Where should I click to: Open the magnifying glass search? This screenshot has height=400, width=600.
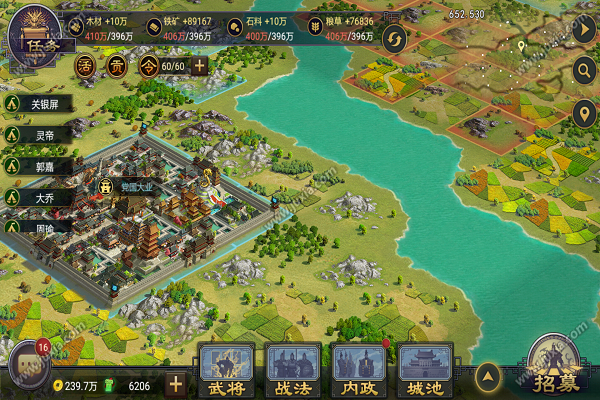(x=585, y=70)
